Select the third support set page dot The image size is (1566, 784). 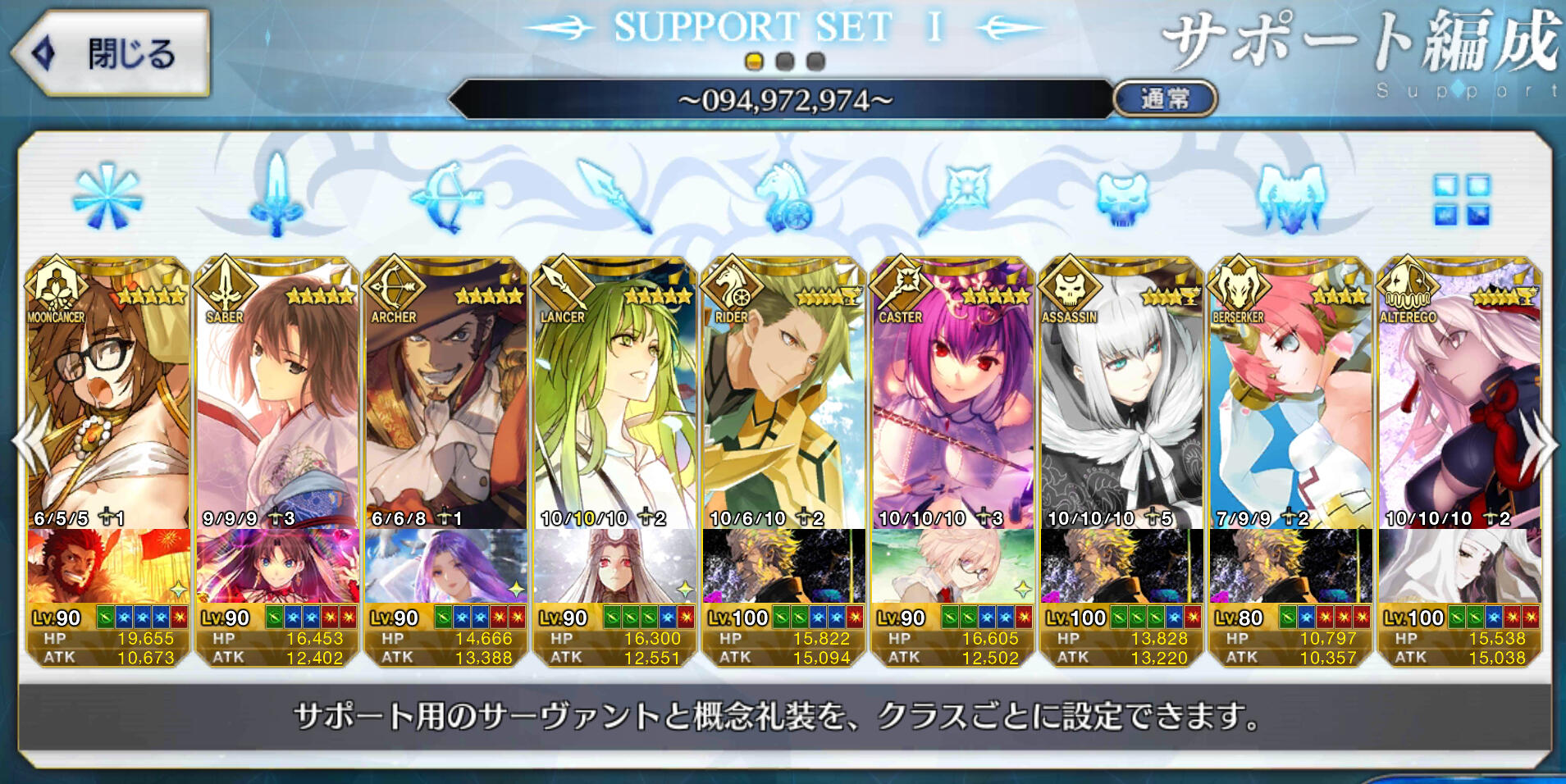pos(815,62)
